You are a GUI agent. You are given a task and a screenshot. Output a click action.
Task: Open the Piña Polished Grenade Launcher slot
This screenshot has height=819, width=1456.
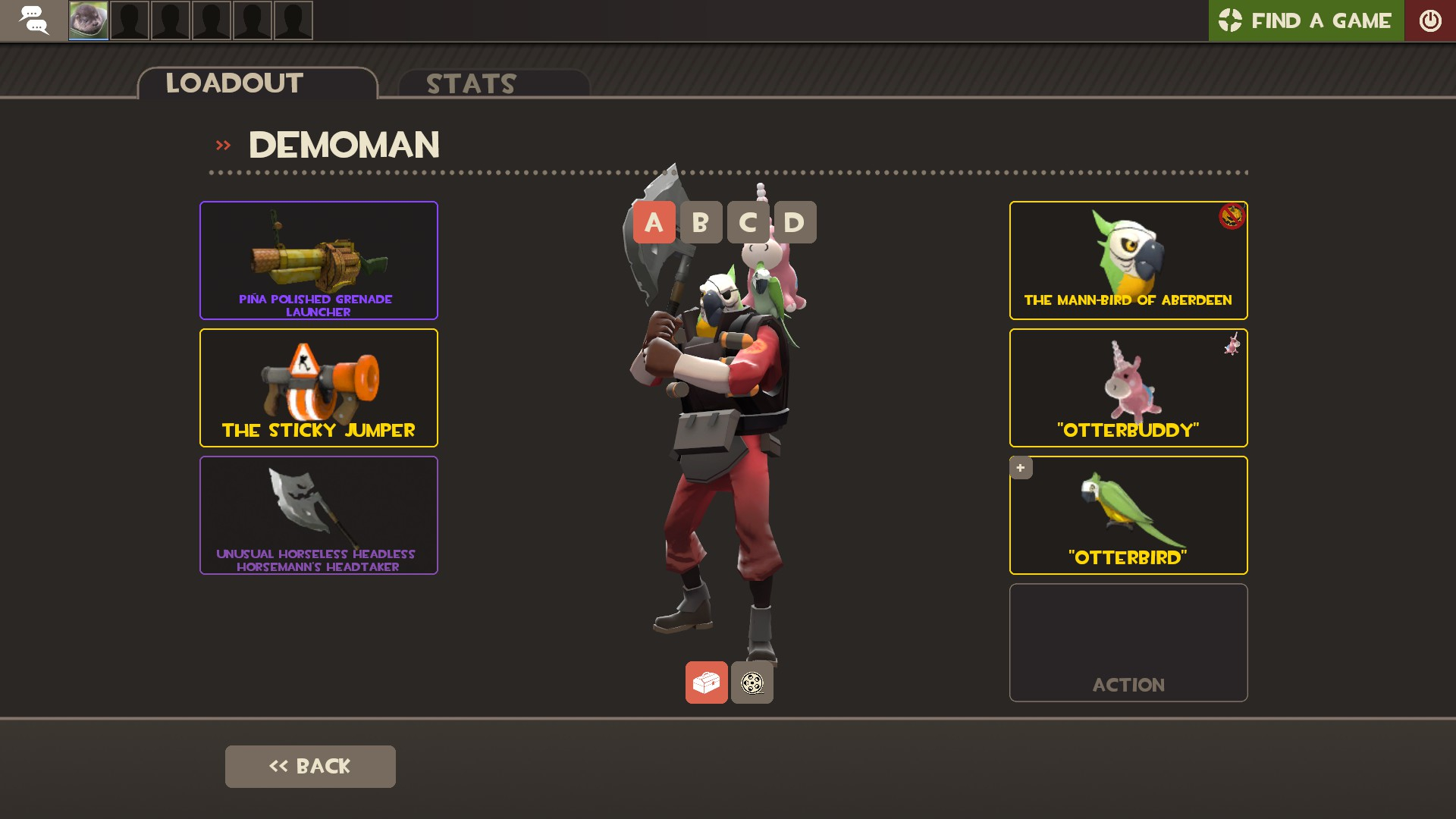click(318, 260)
